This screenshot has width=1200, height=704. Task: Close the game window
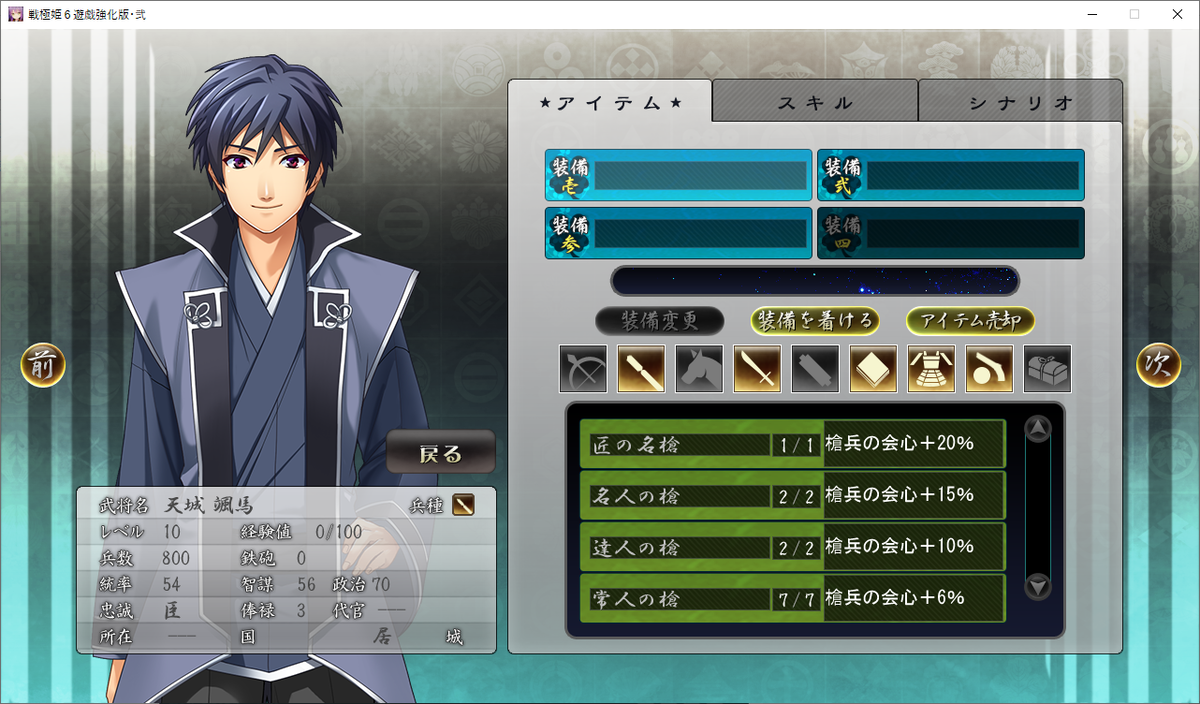click(1176, 14)
